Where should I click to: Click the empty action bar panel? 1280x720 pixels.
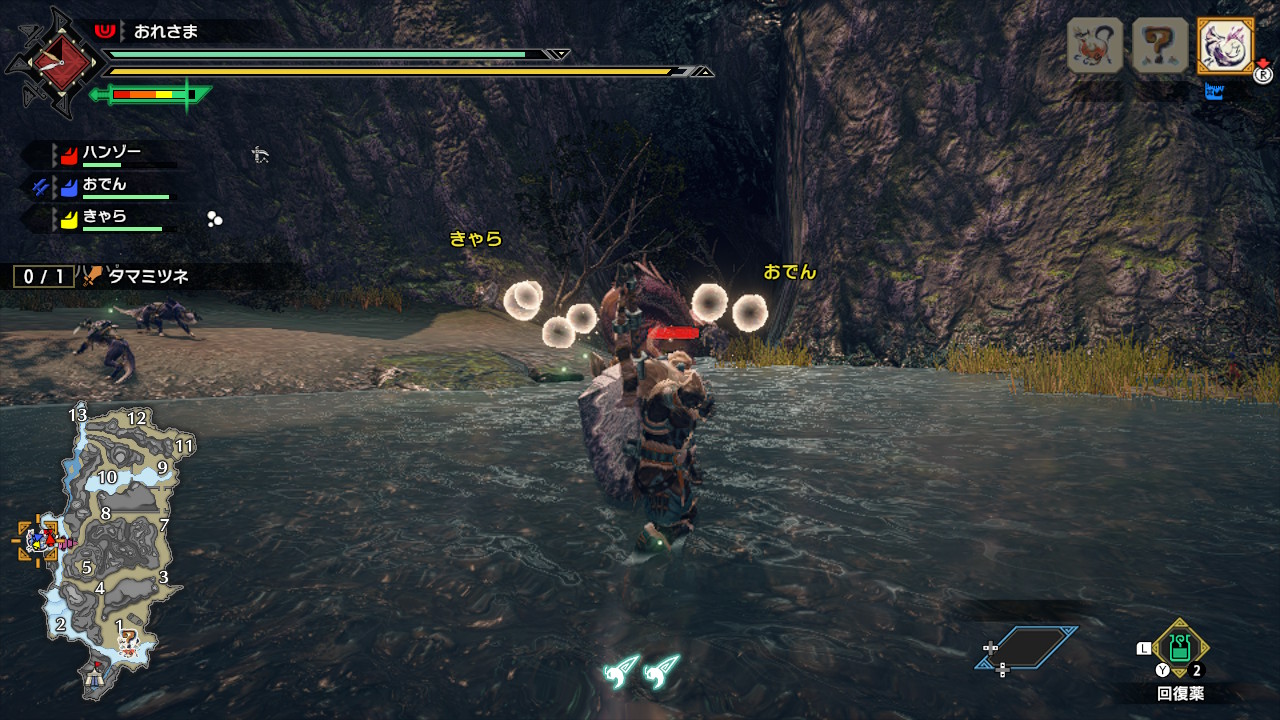click(x=1028, y=647)
